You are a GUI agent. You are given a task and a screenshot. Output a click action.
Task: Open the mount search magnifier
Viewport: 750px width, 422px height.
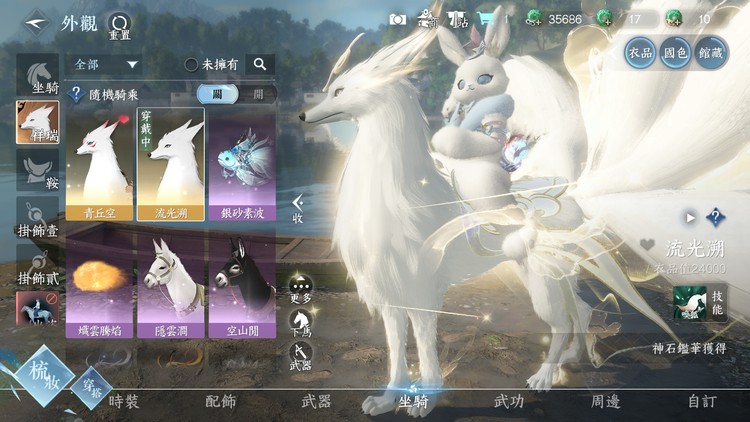point(259,64)
